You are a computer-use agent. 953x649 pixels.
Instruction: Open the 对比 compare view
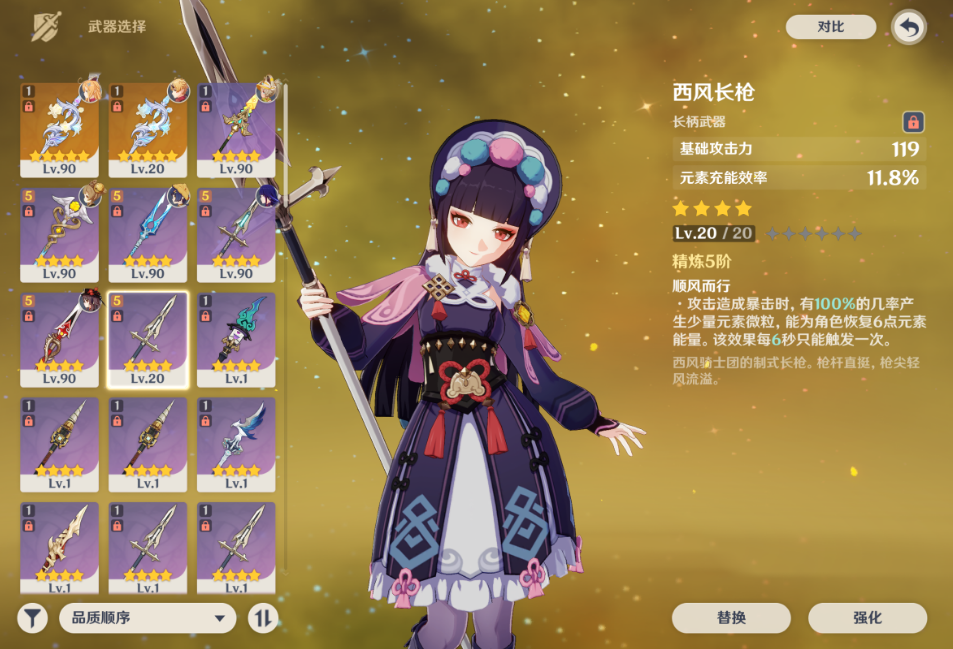tap(830, 27)
